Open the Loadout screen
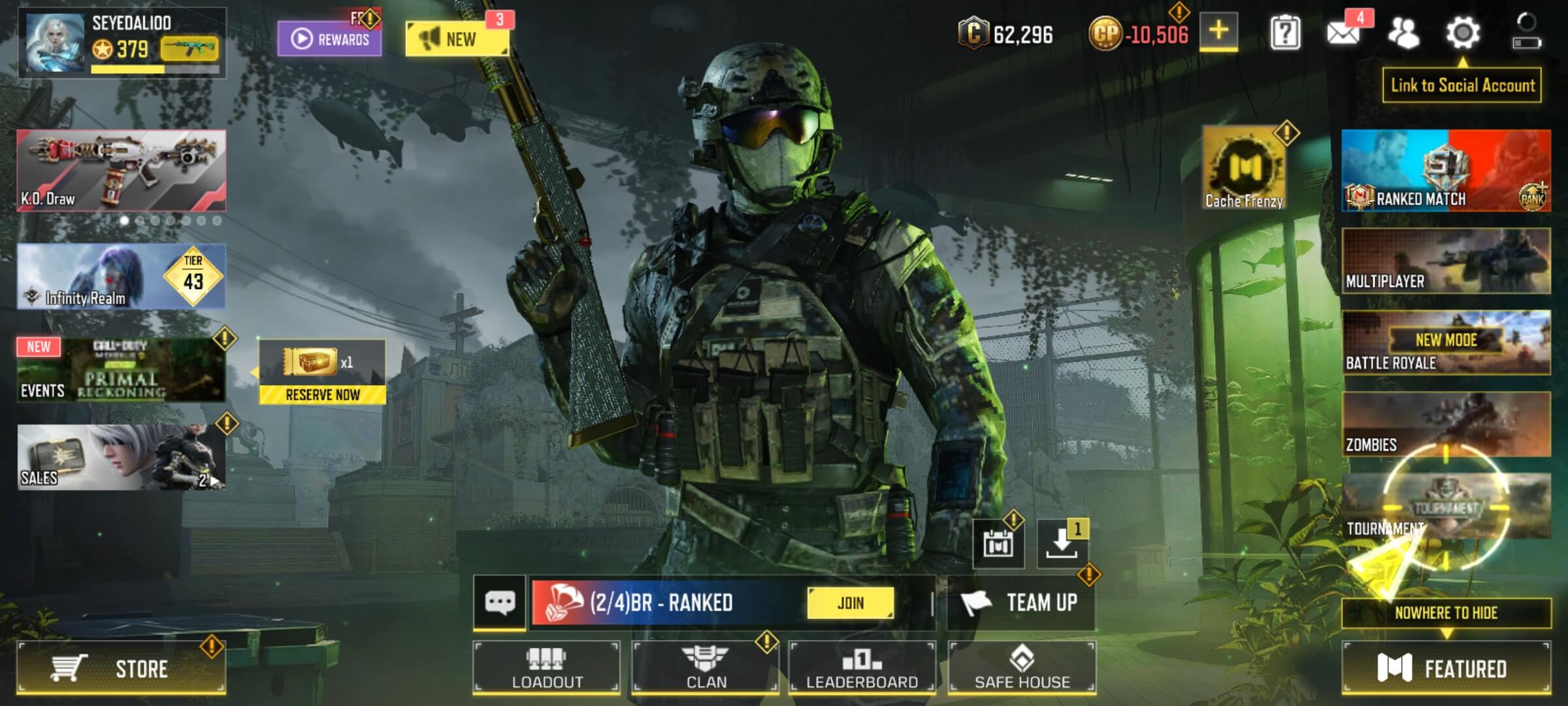This screenshot has height=706, width=1568. [546, 667]
